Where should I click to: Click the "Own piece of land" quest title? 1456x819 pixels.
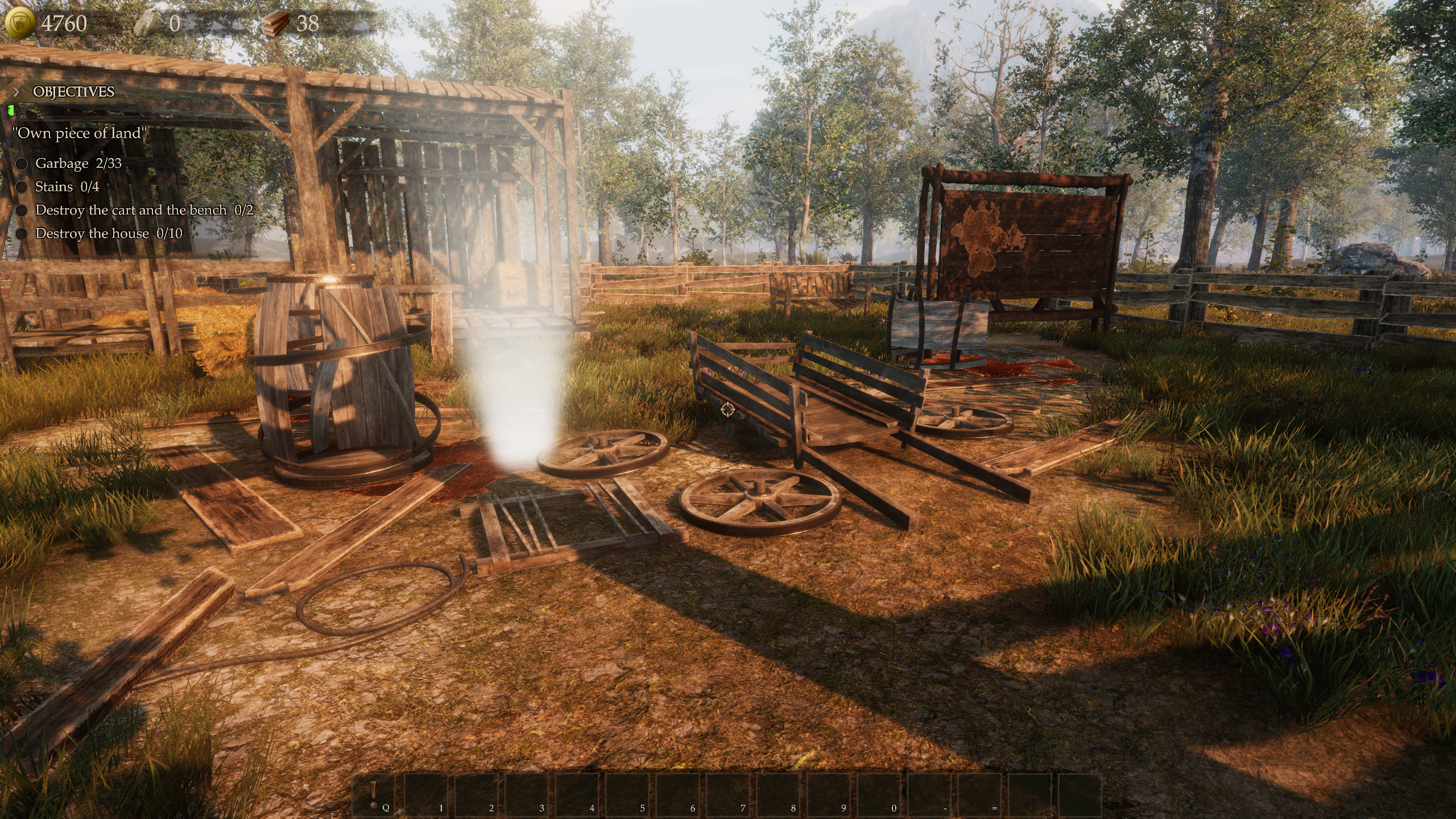80,133
